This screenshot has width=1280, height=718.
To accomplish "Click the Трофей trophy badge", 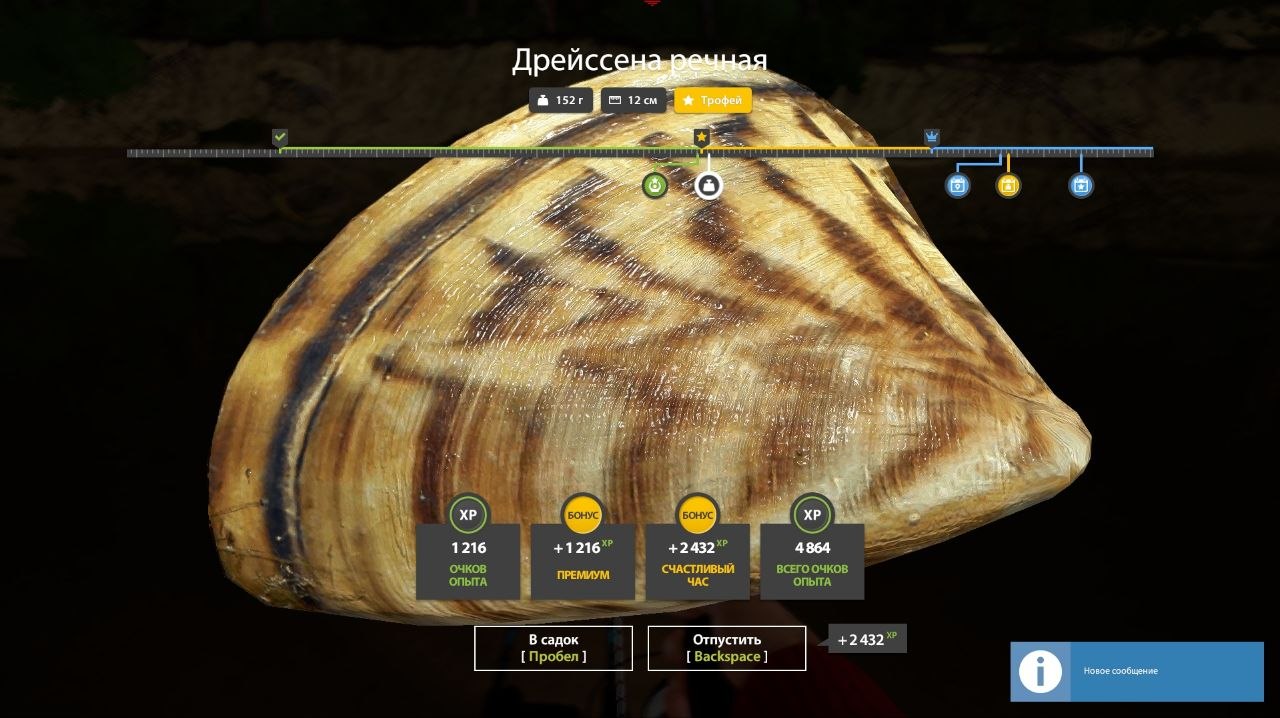I will 712,100.
